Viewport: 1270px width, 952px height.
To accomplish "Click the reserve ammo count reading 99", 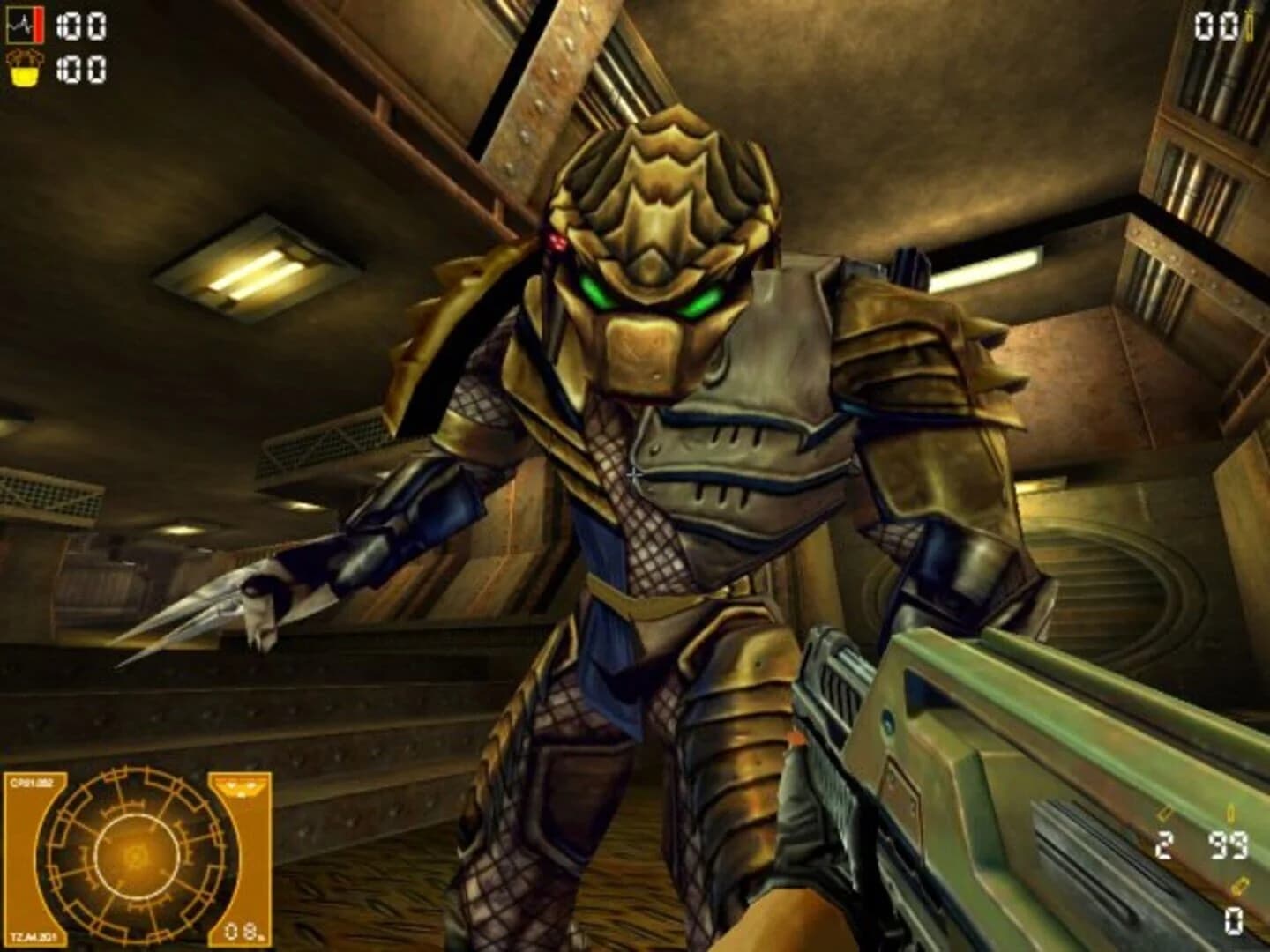I will [x=1229, y=845].
